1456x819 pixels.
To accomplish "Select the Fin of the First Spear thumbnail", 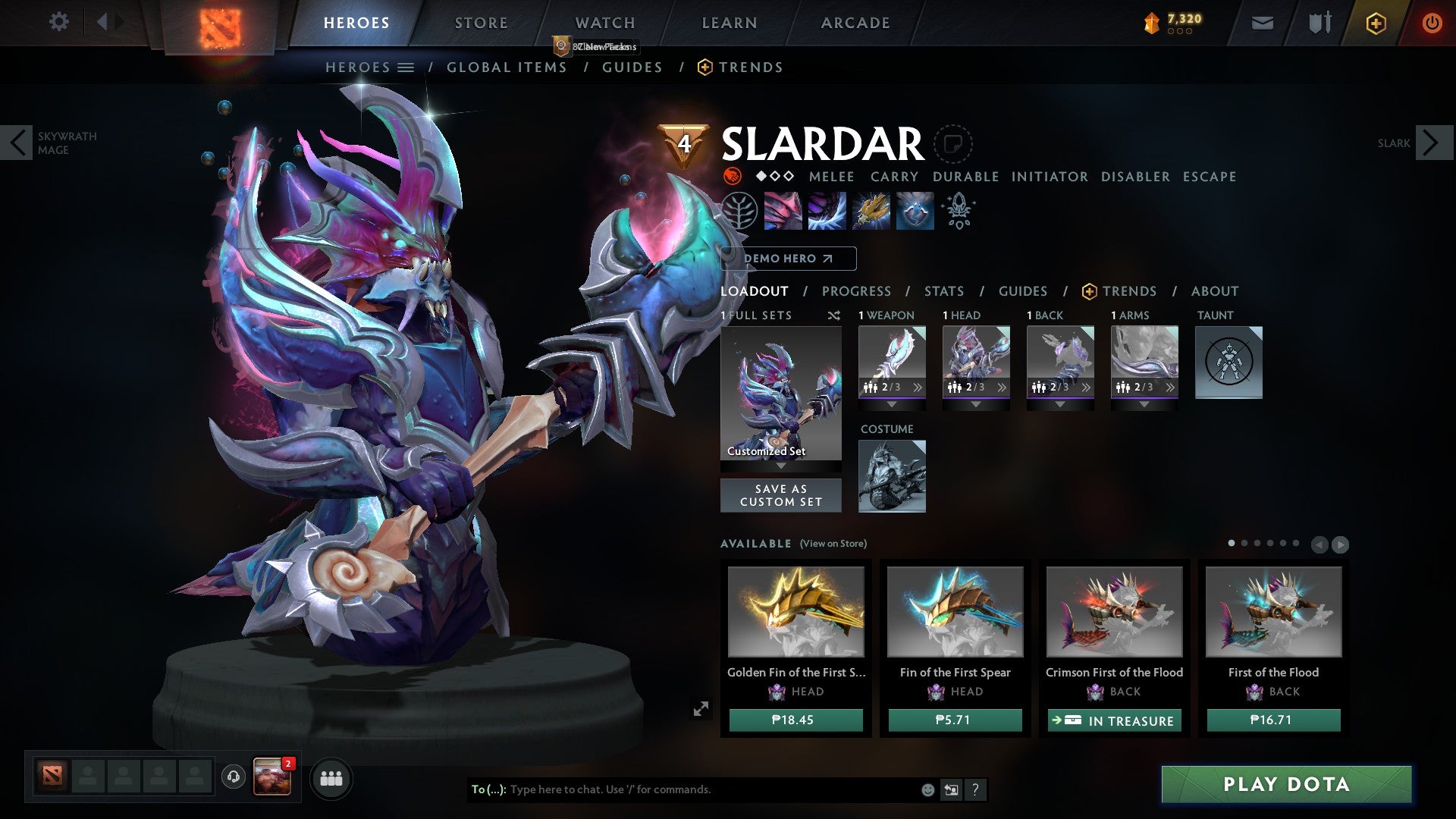I will [x=954, y=611].
